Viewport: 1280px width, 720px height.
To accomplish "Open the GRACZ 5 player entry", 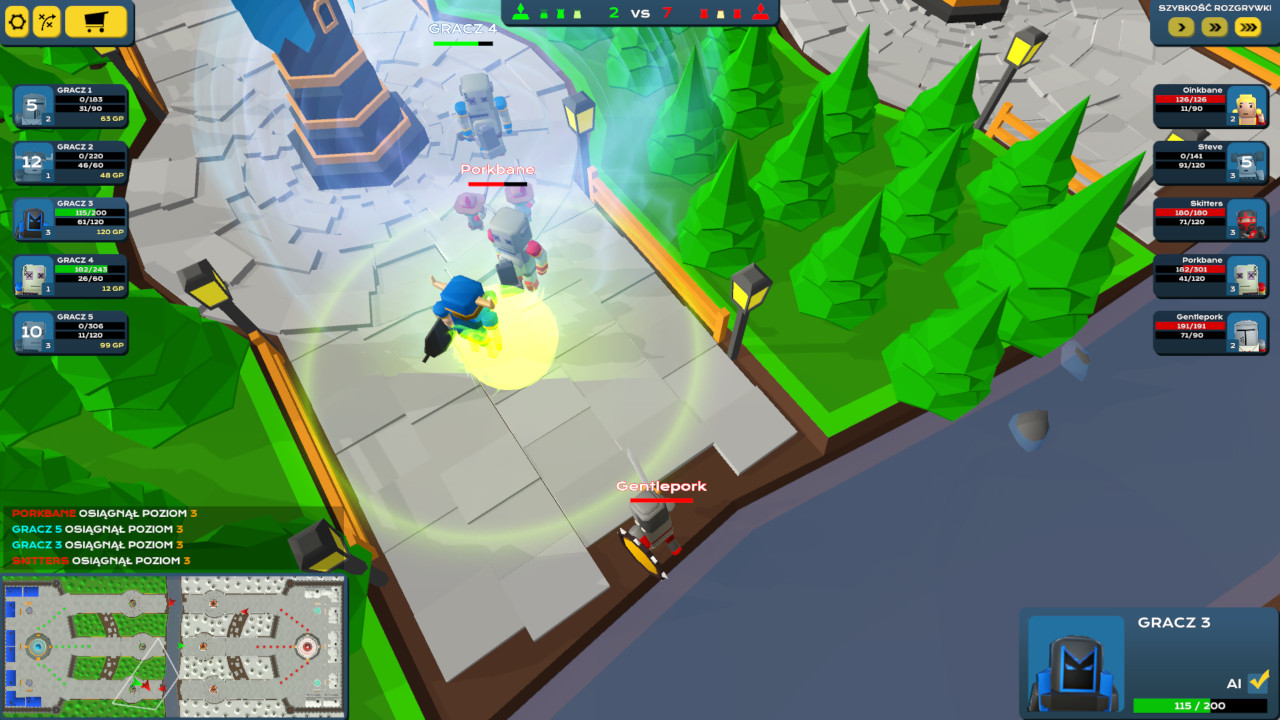I will [70, 333].
